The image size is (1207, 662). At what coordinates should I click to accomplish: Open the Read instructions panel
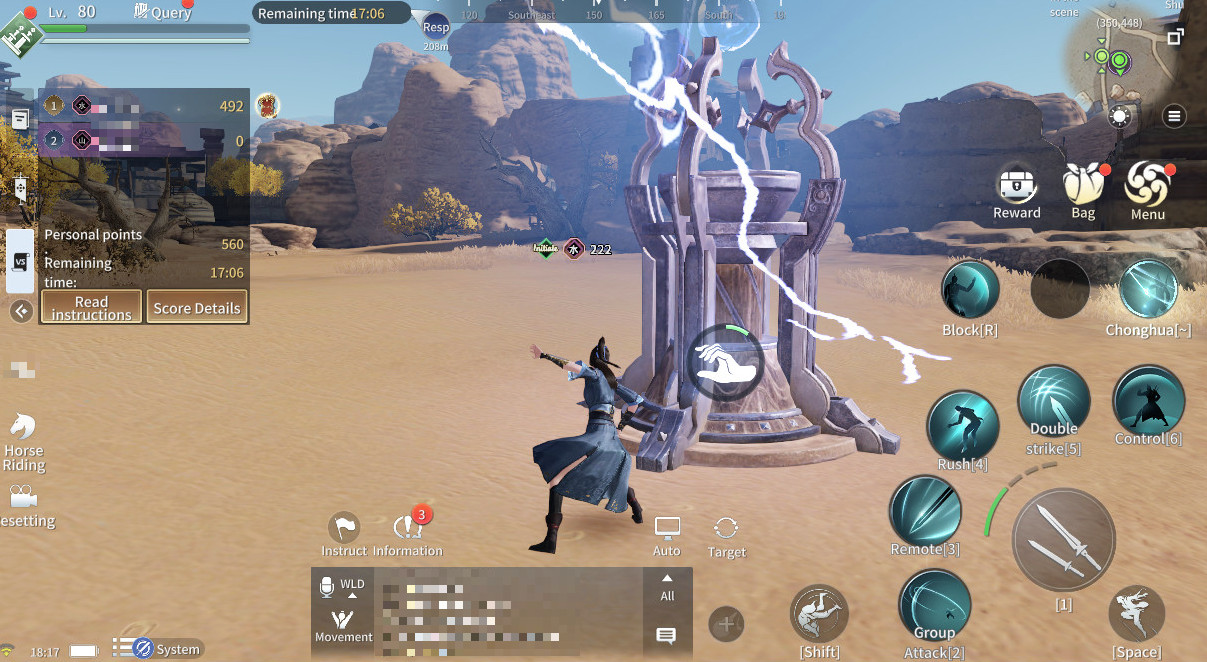[91, 307]
